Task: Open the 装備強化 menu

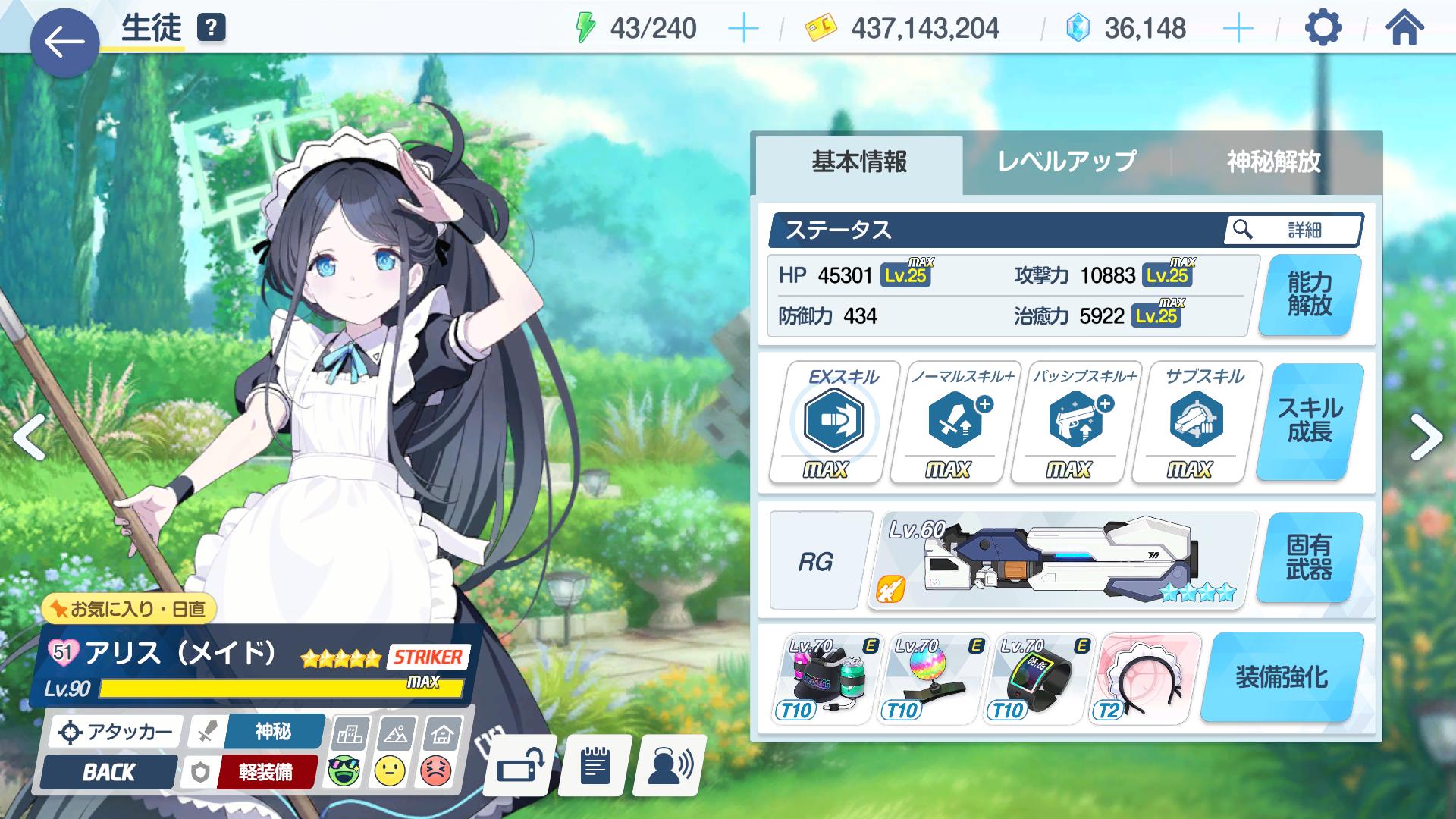Action: (x=1282, y=676)
